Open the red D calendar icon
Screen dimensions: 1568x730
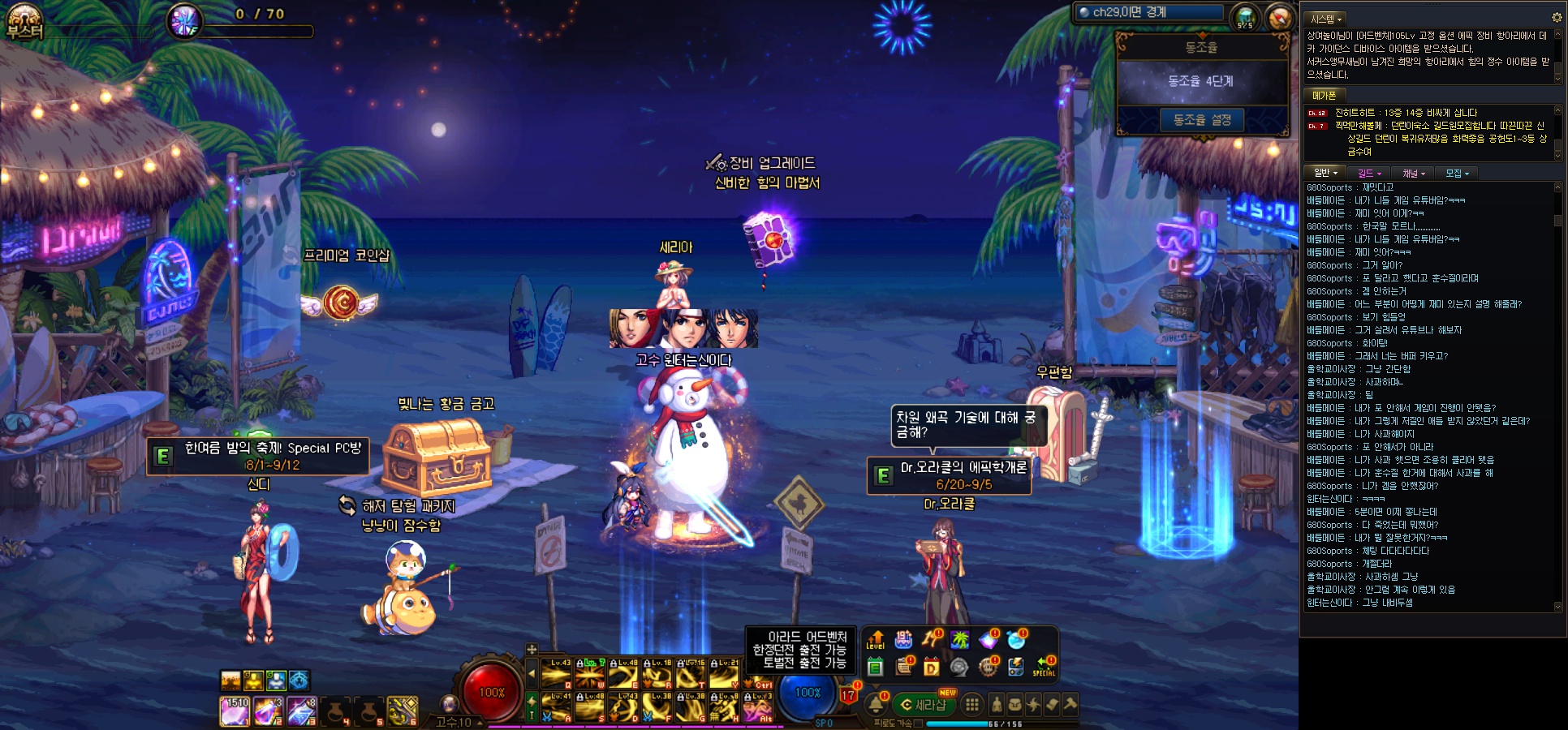click(x=931, y=668)
